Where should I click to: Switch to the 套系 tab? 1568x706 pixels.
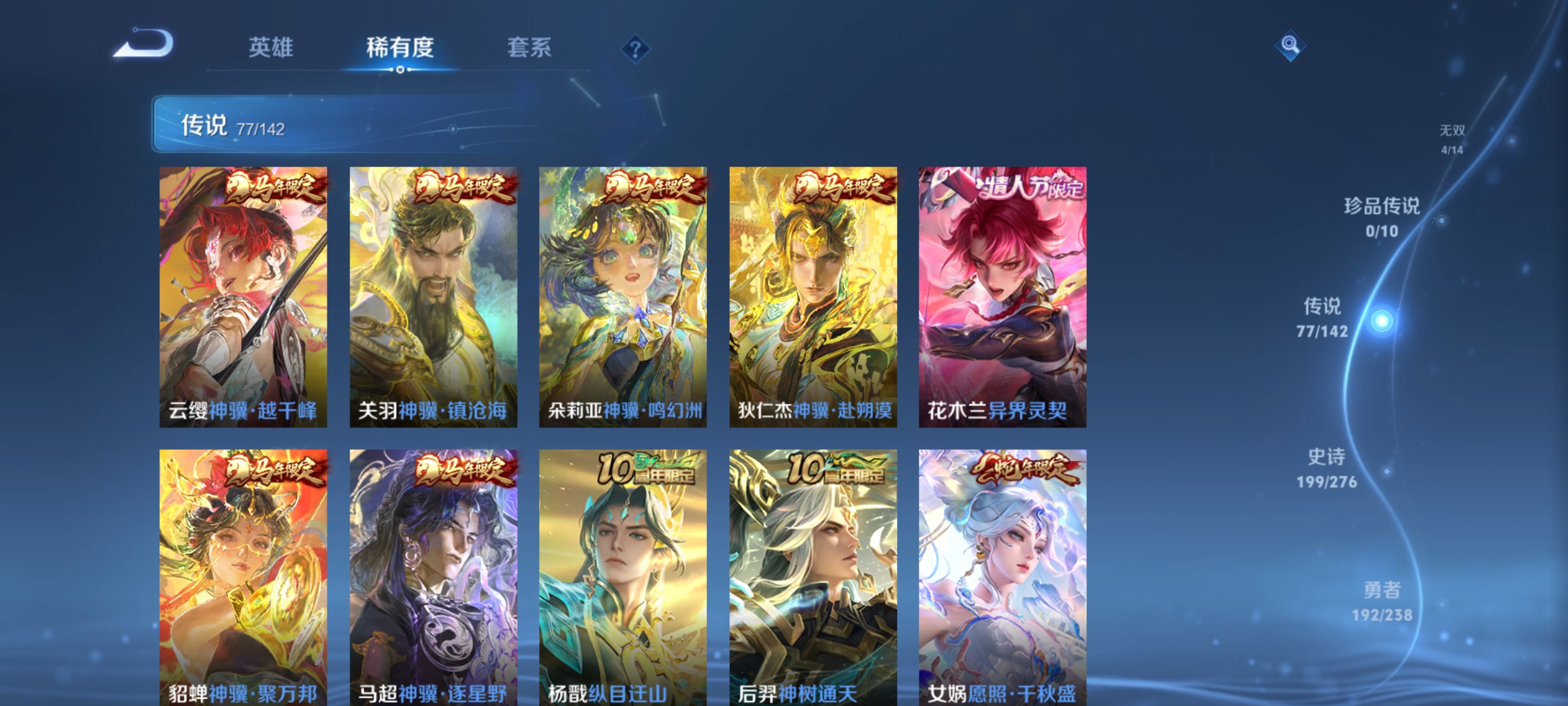(x=530, y=46)
